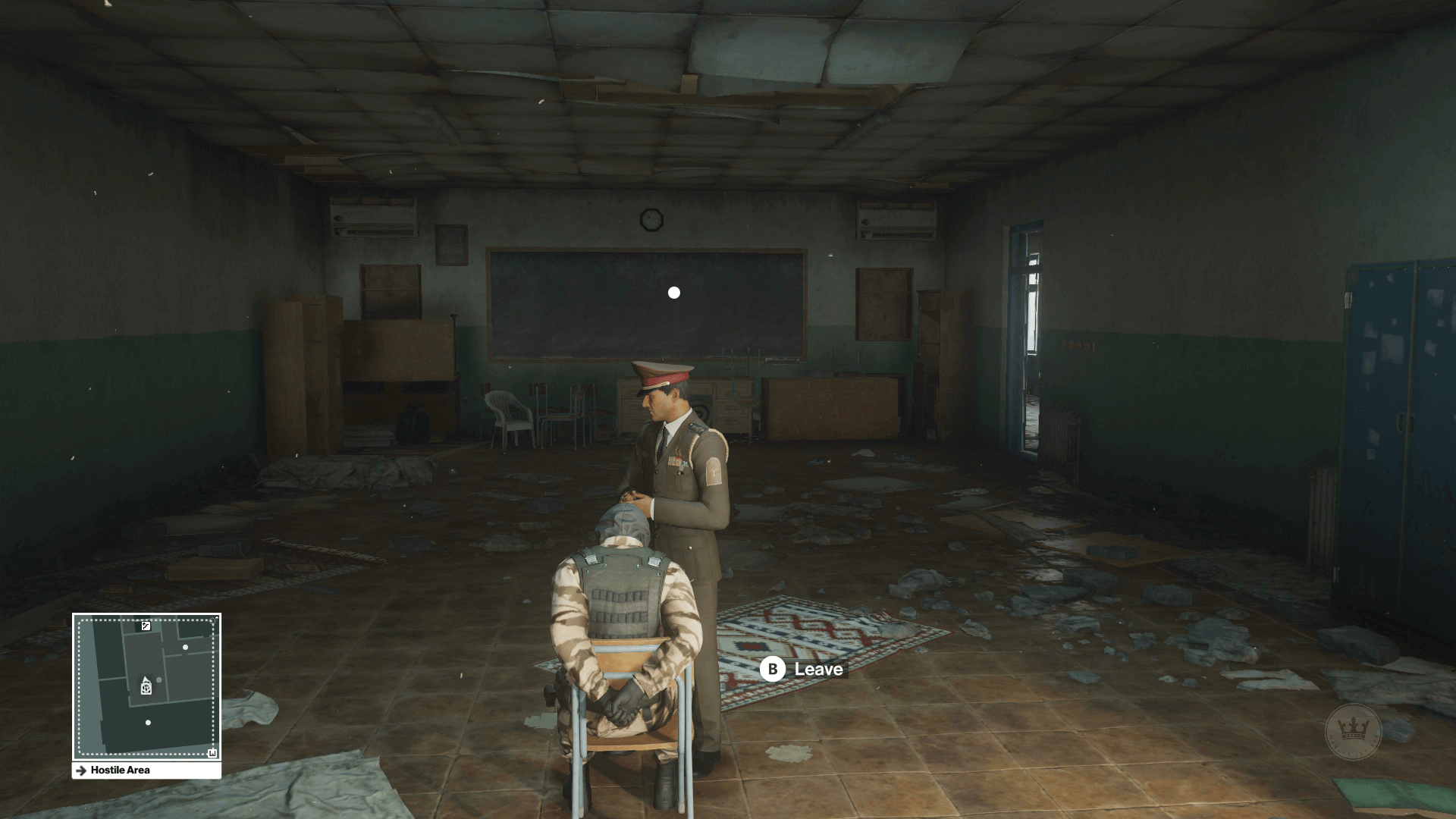Viewport: 1456px width, 819px height.
Task: Click the wall clock above the chalkboard
Action: pyautogui.click(x=651, y=220)
